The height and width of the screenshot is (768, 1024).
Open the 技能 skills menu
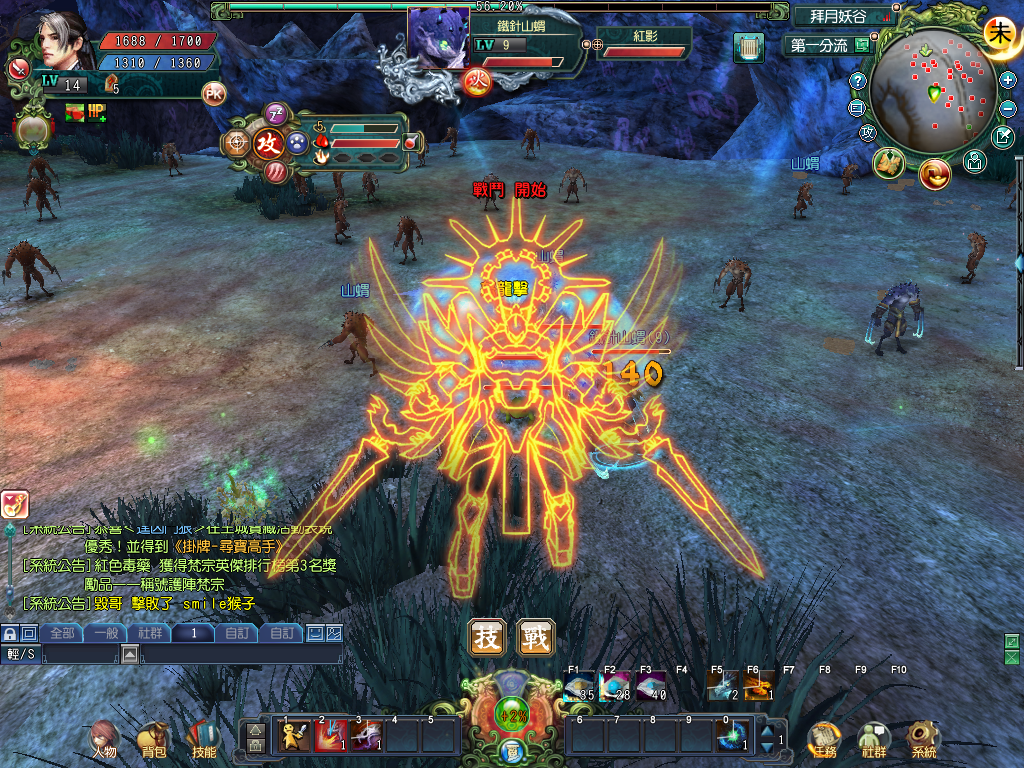[201, 740]
